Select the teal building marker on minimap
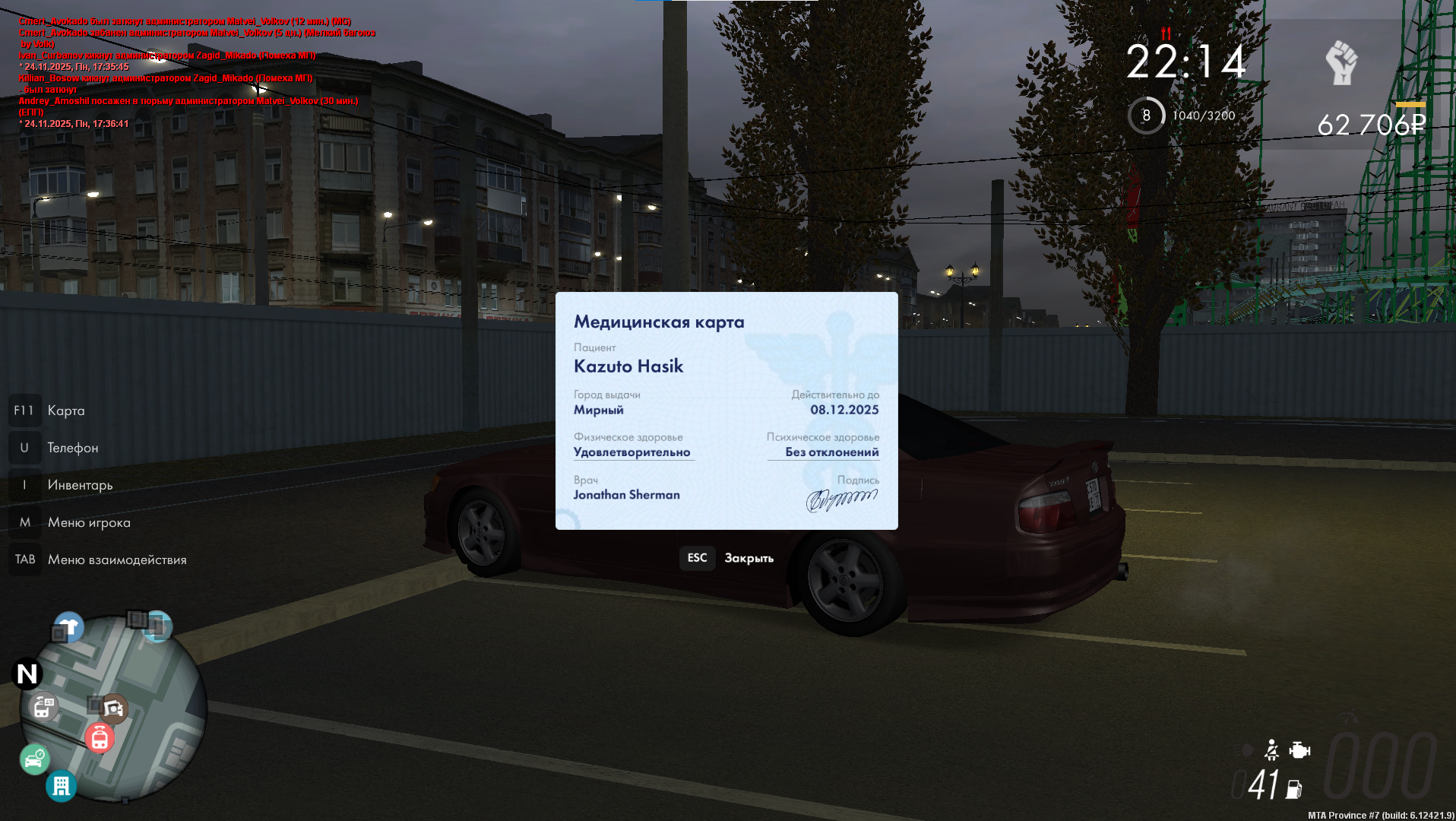 tap(61, 785)
